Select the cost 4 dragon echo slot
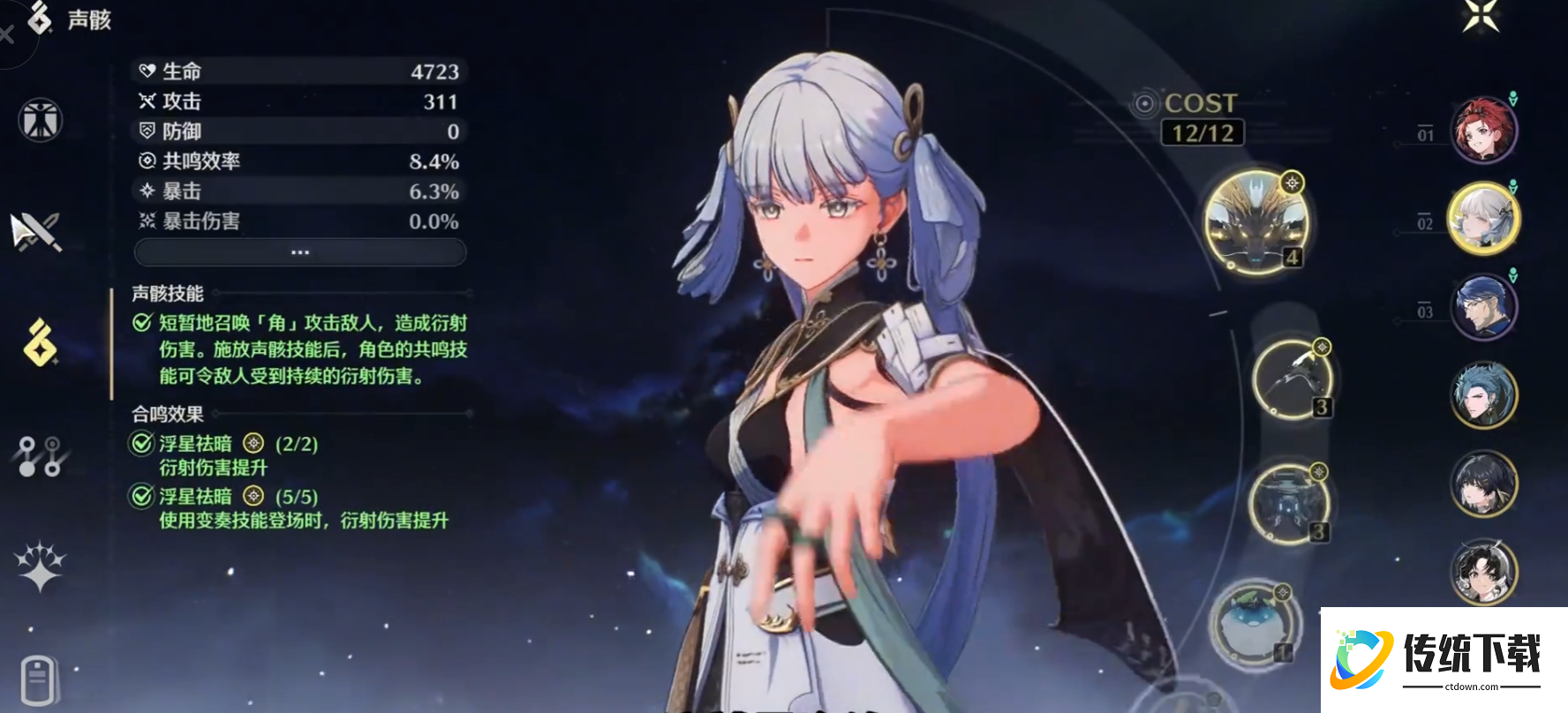The height and width of the screenshot is (713, 1568). pos(1256,221)
